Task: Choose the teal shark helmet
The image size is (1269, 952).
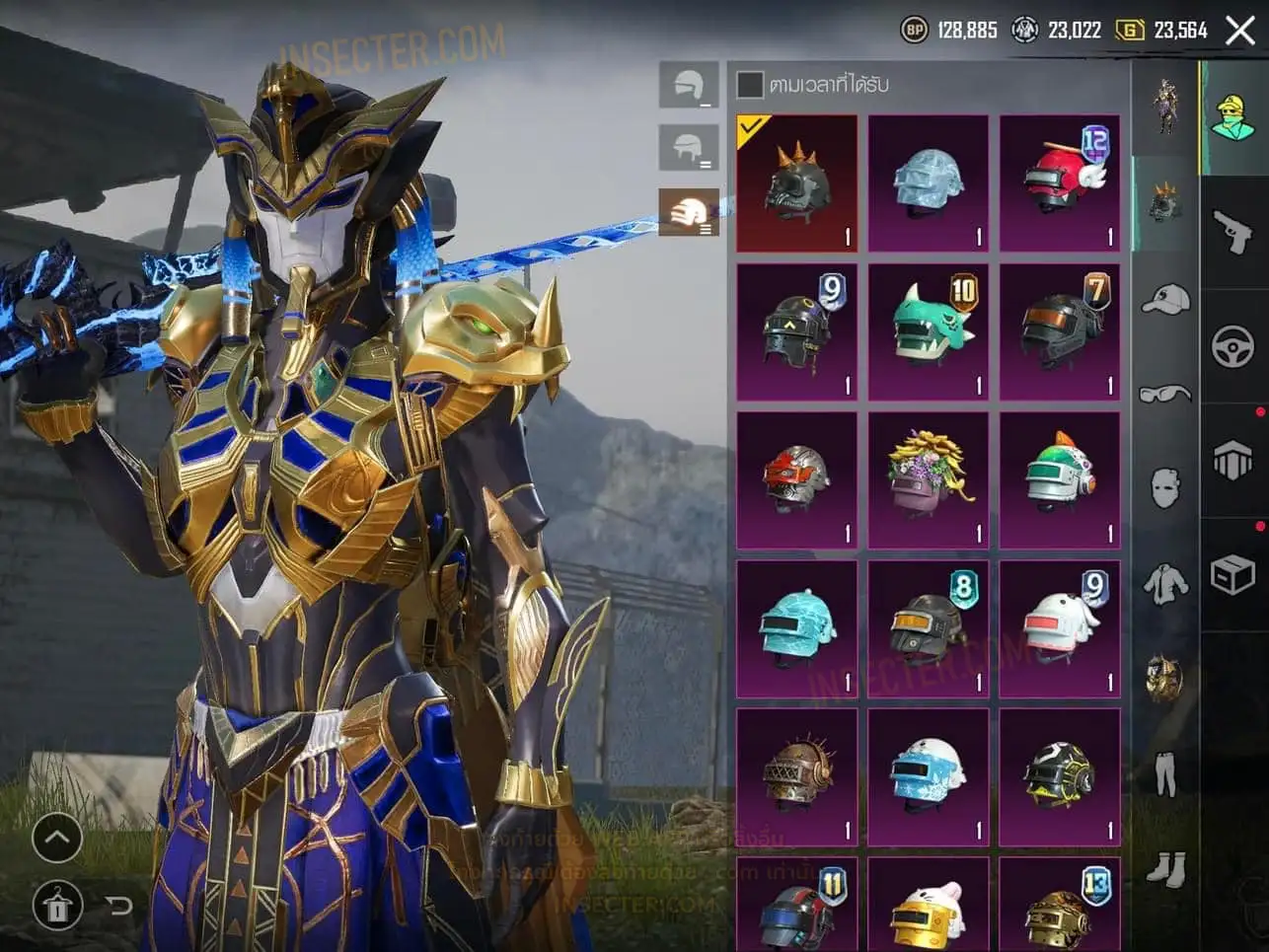Action: [929, 331]
